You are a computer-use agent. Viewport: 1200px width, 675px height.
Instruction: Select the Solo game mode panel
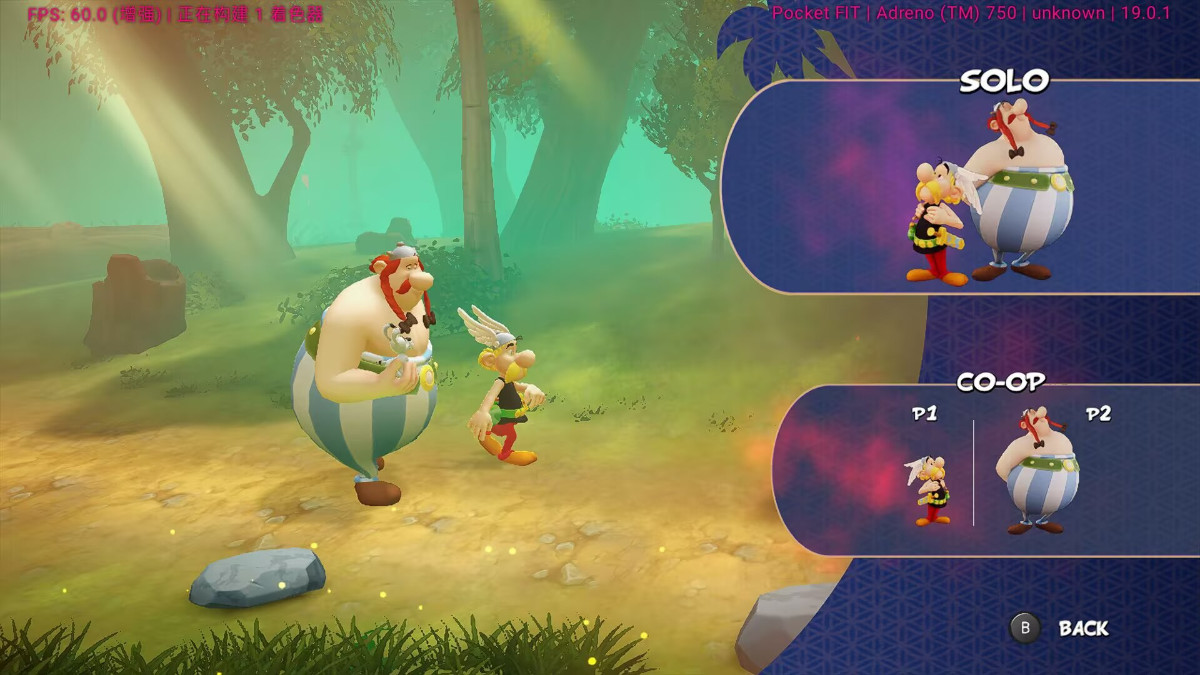point(960,187)
